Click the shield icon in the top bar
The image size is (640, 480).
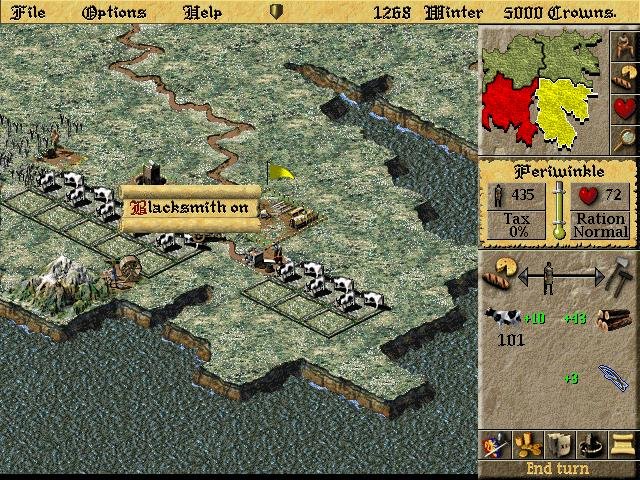click(x=278, y=12)
